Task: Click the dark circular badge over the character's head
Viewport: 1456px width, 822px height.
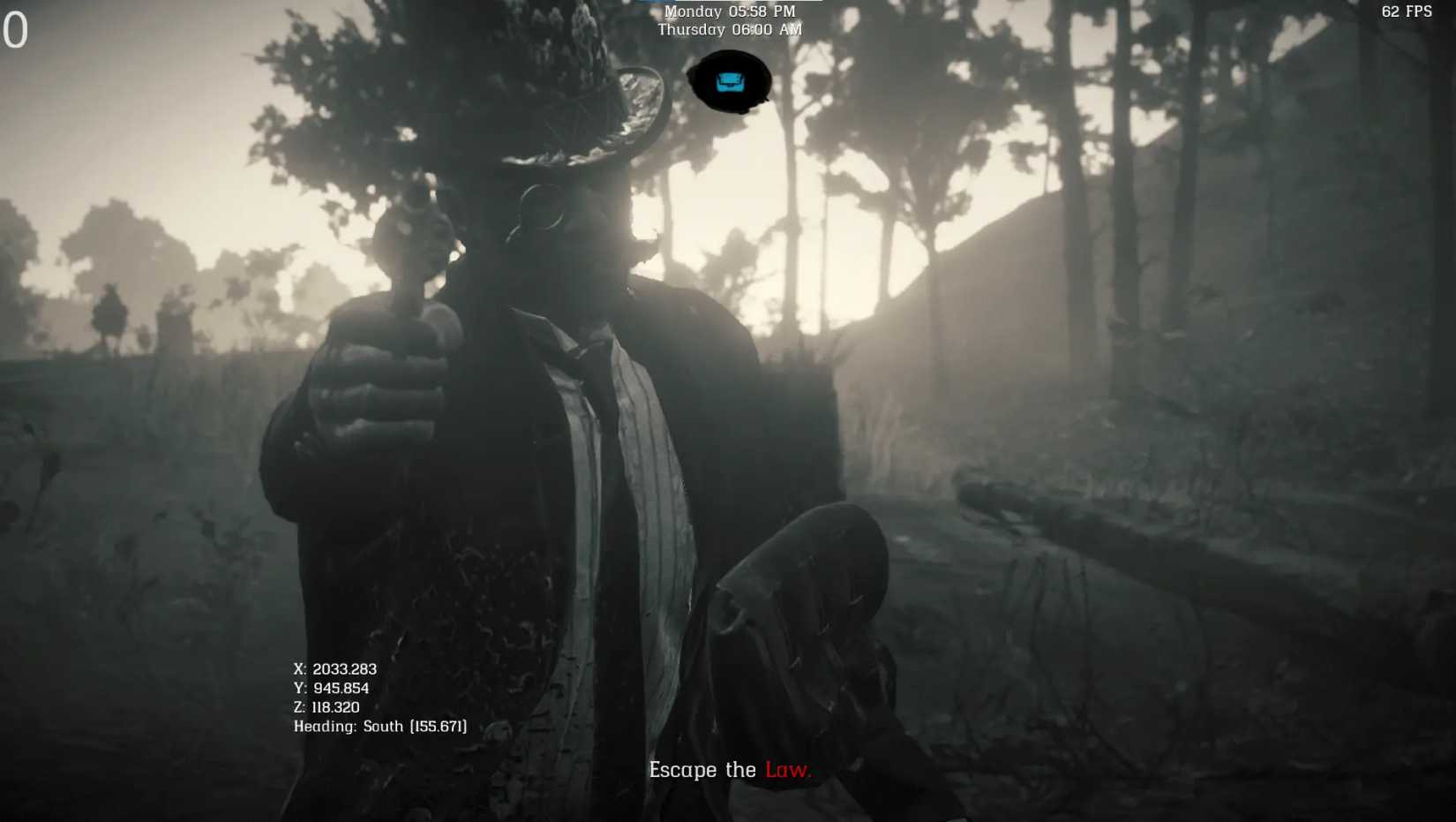Action: coord(732,81)
